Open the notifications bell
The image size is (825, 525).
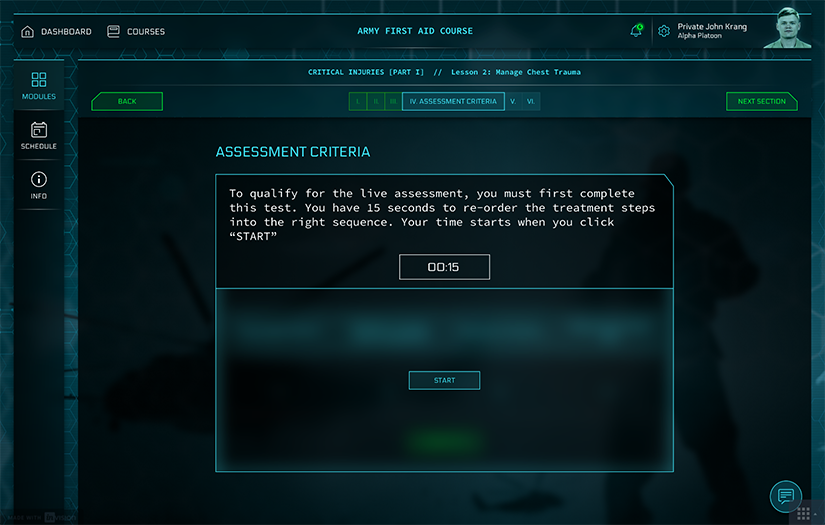pyautogui.click(x=636, y=31)
